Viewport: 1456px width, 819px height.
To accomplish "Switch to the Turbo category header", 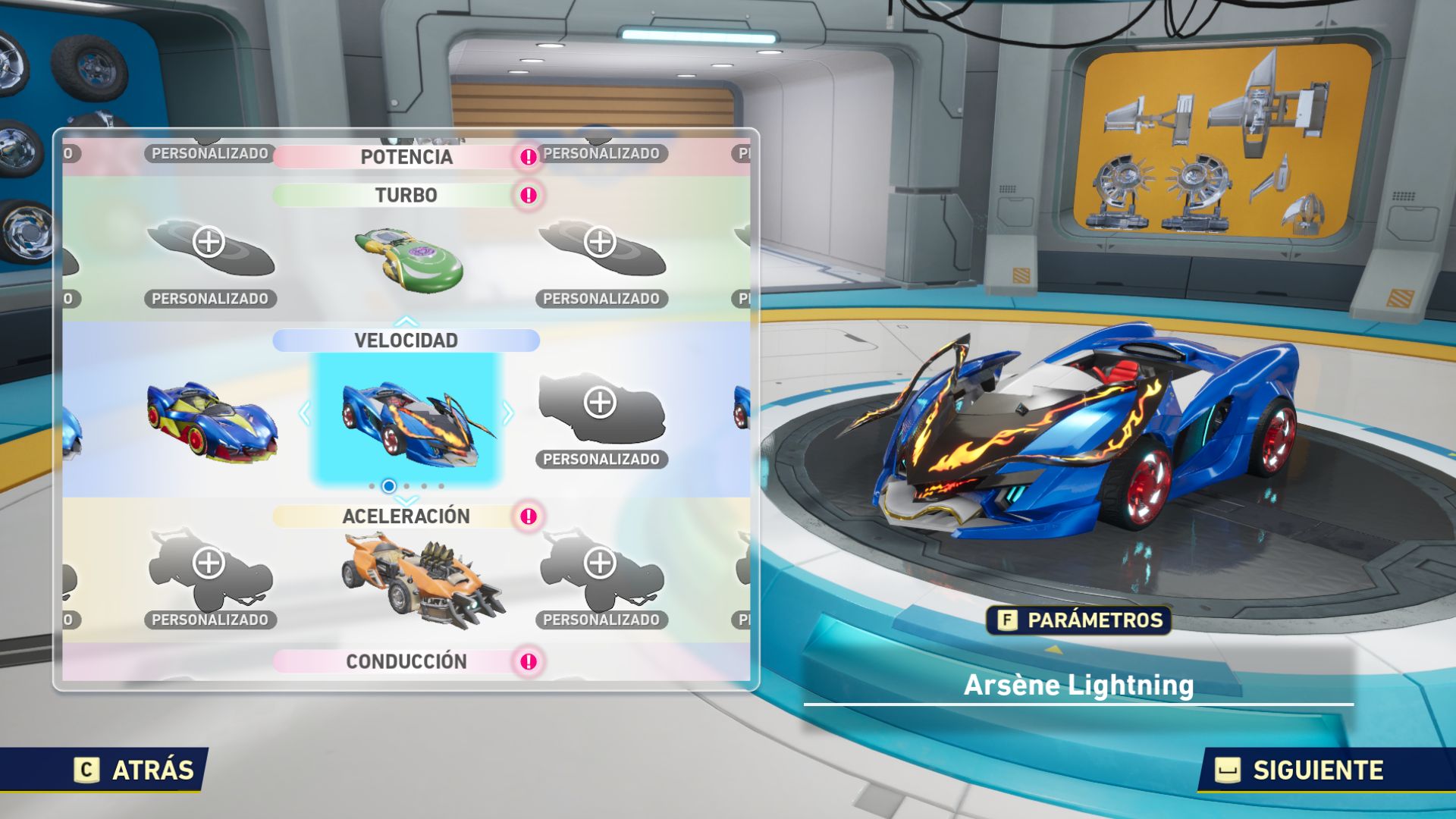I will coord(406,196).
